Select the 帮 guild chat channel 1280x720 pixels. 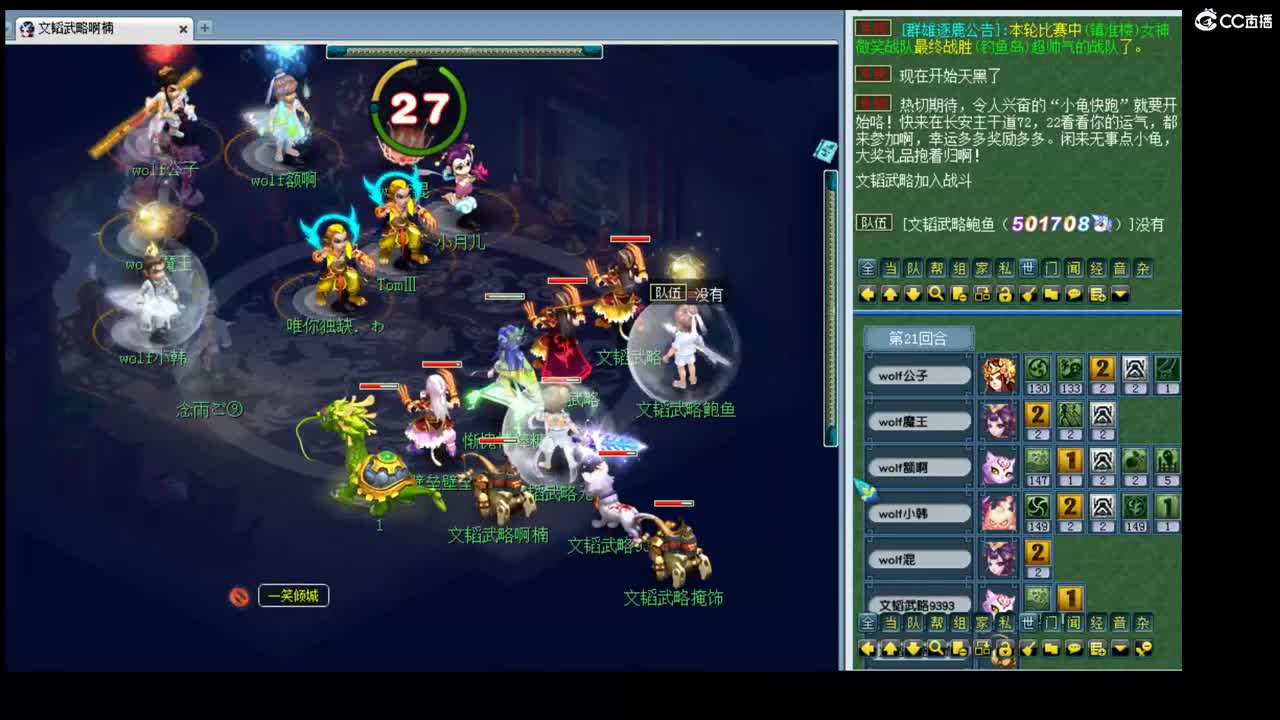tap(935, 268)
